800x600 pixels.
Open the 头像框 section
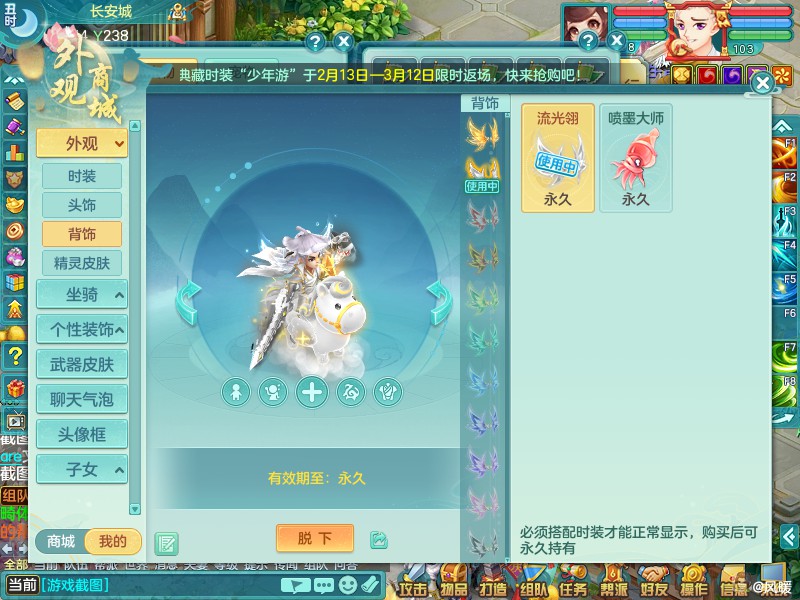[x=82, y=434]
